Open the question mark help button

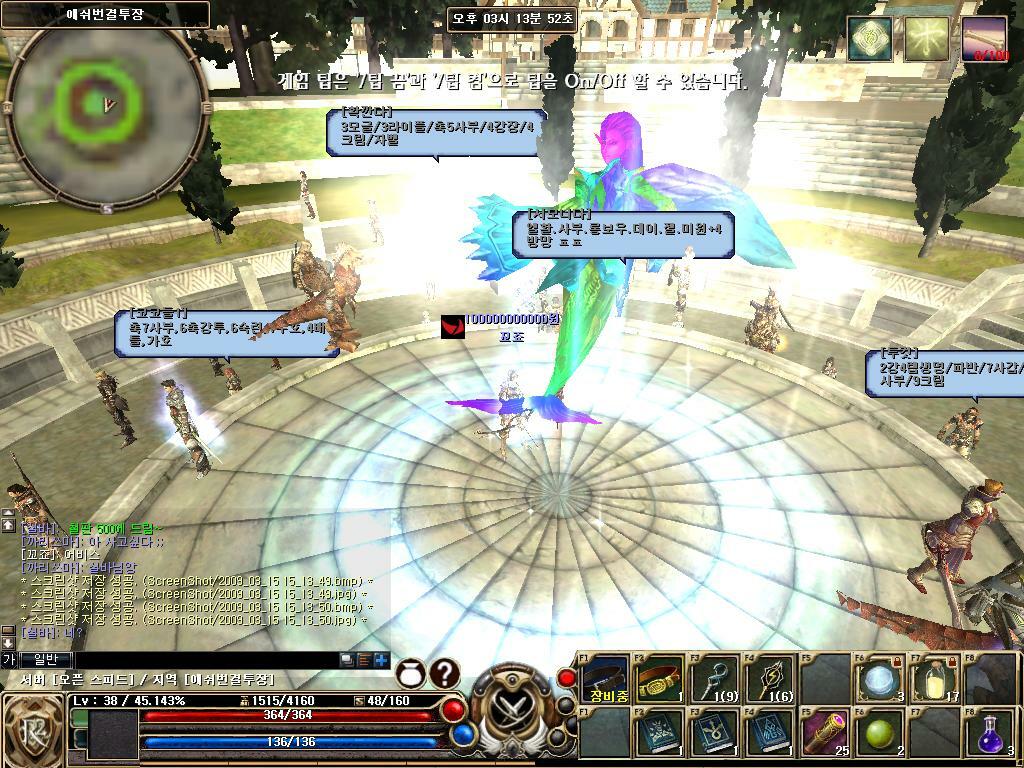pyautogui.click(x=445, y=674)
